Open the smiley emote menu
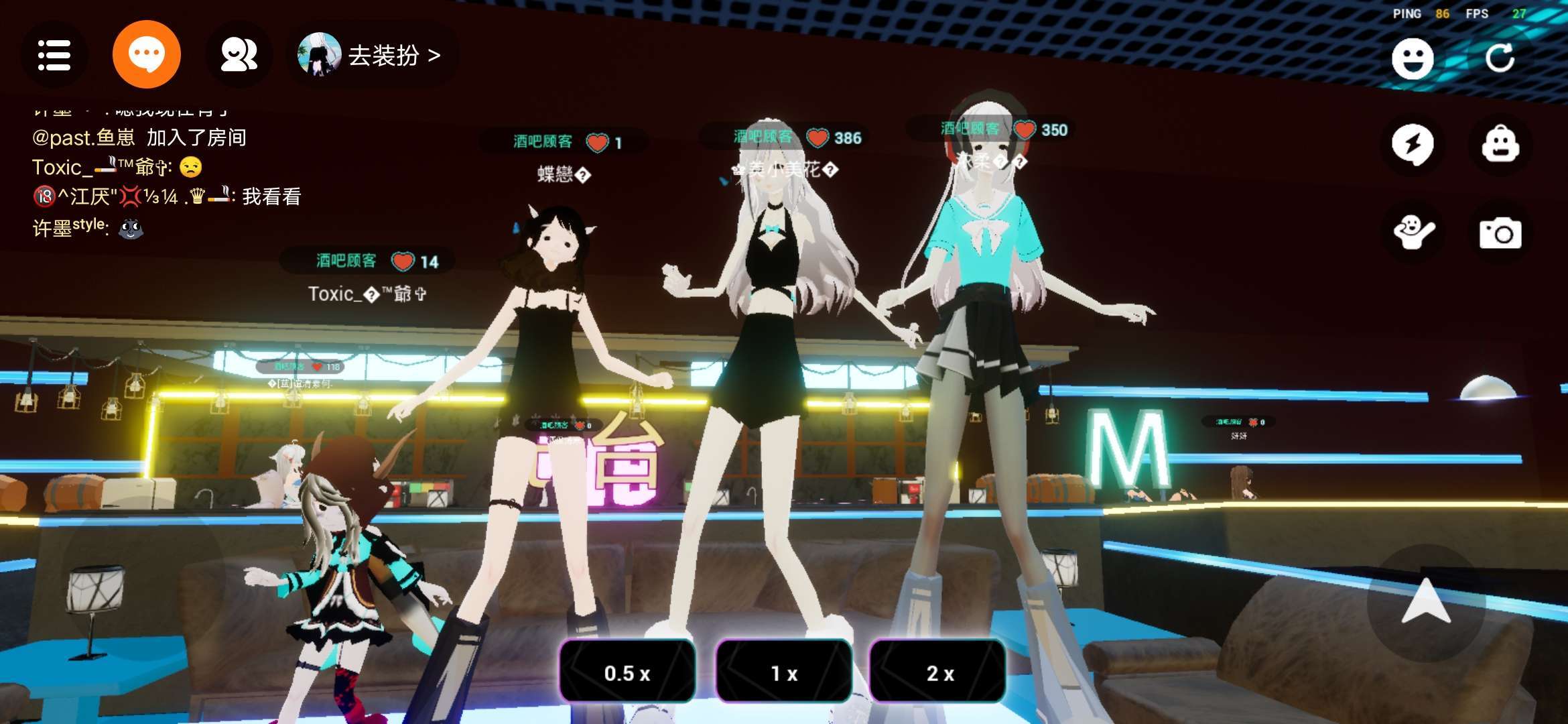The image size is (1568, 724). pyautogui.click(x=1413, y=59)
